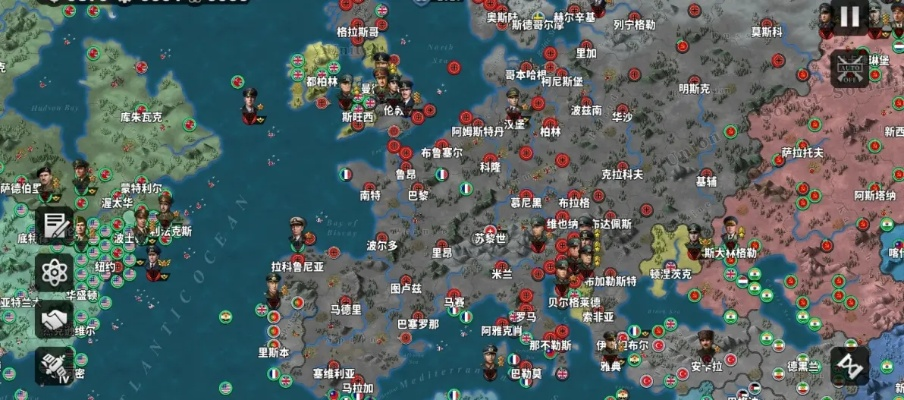
Task: Open the satellite icon
Action: coord(56,366)
